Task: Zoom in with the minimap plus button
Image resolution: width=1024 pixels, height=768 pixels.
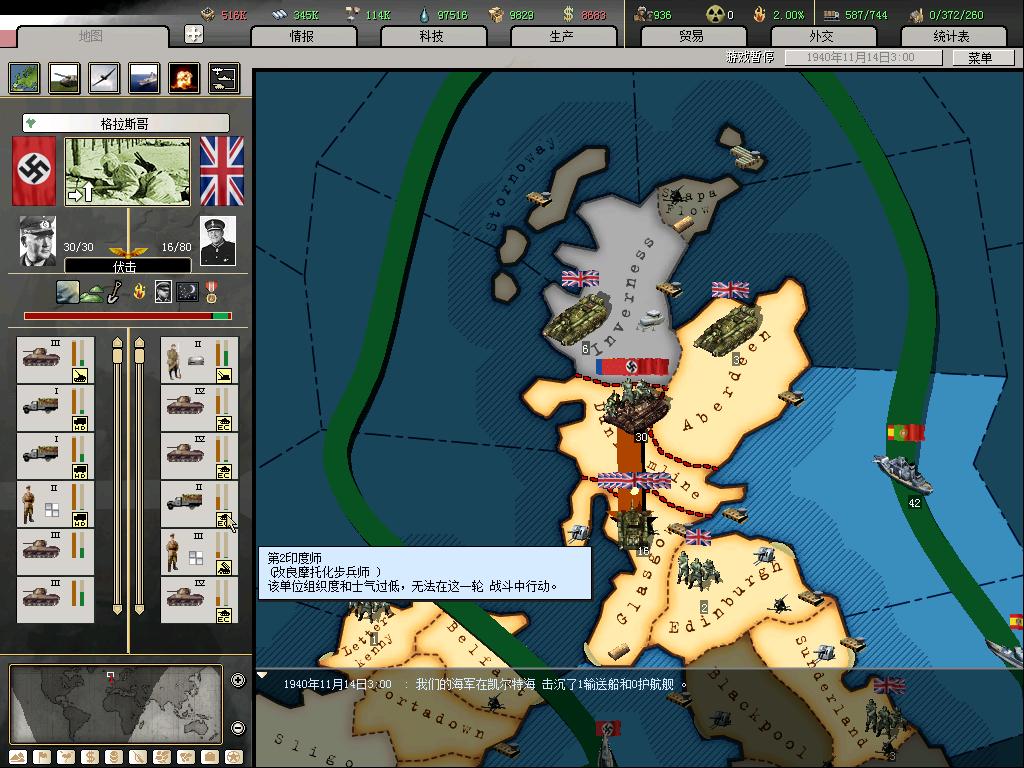Action: (x=238, y=681)
